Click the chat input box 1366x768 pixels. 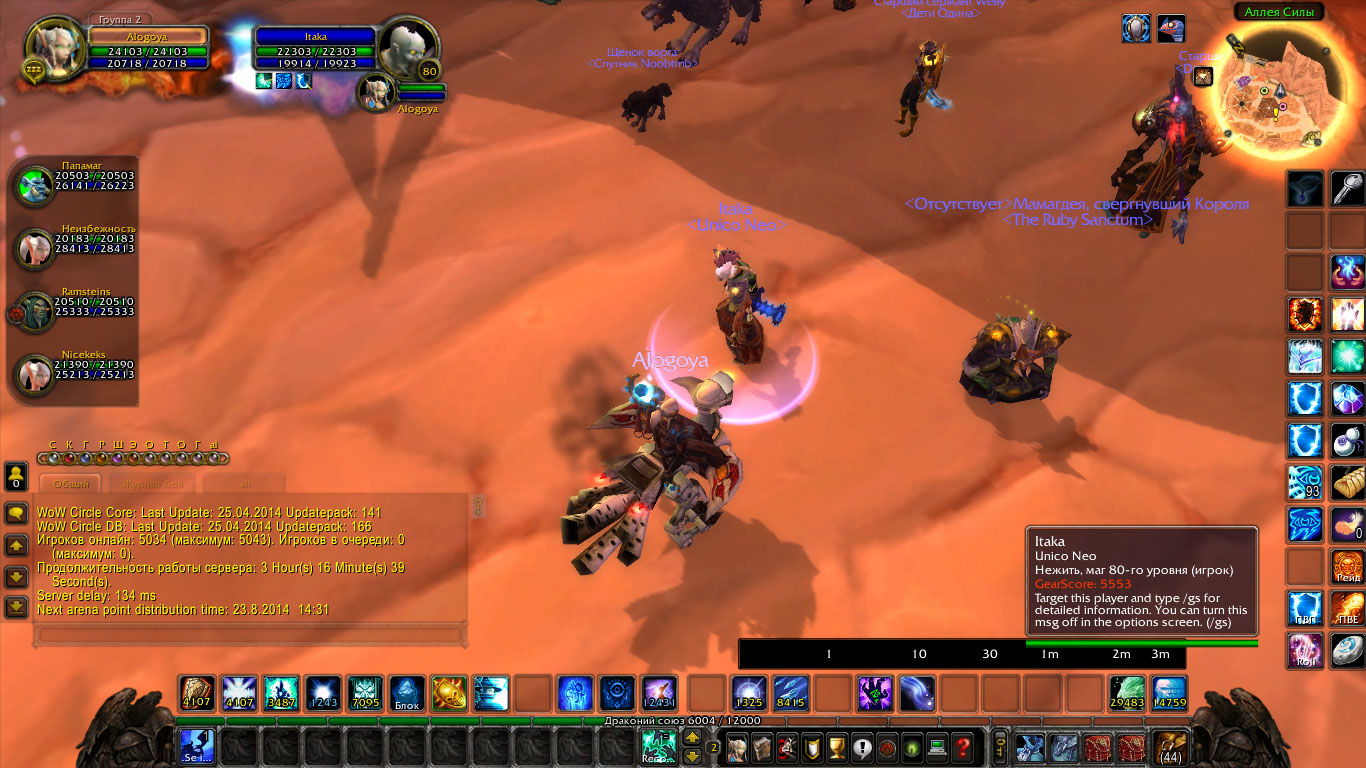click(250, 634)
